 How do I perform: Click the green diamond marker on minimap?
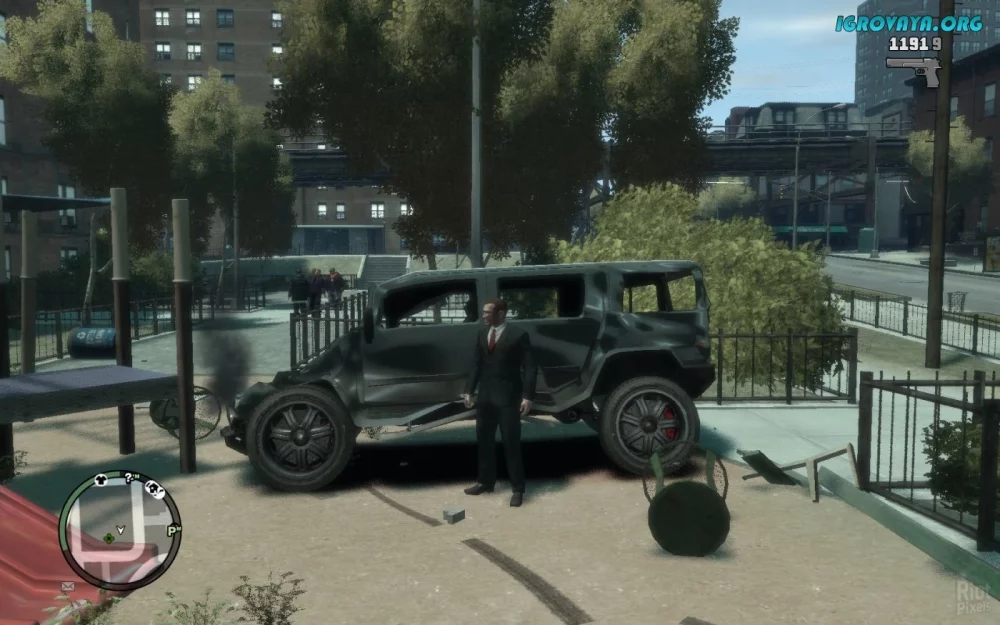point(108,538)
